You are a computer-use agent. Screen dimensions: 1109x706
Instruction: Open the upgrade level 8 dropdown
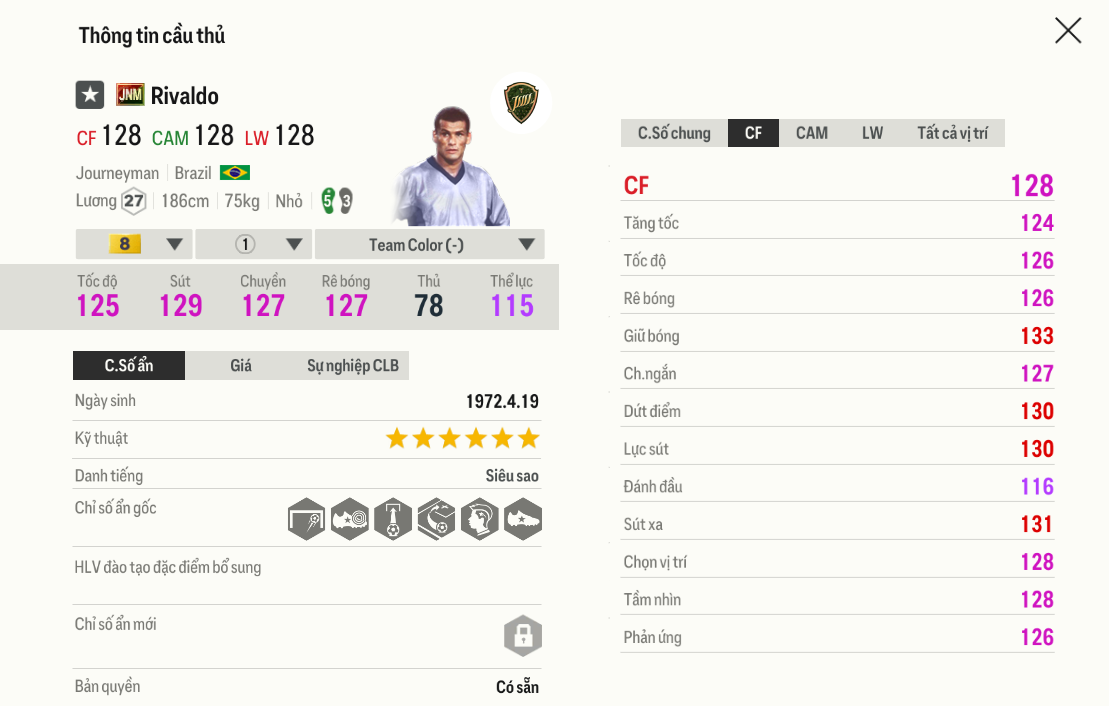134,245
